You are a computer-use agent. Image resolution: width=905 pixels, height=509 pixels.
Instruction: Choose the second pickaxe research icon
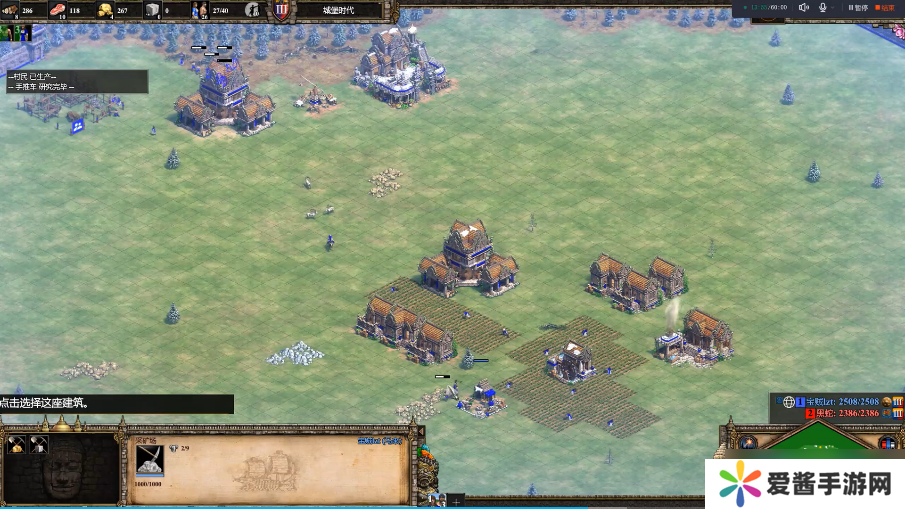tap(38, 445)
